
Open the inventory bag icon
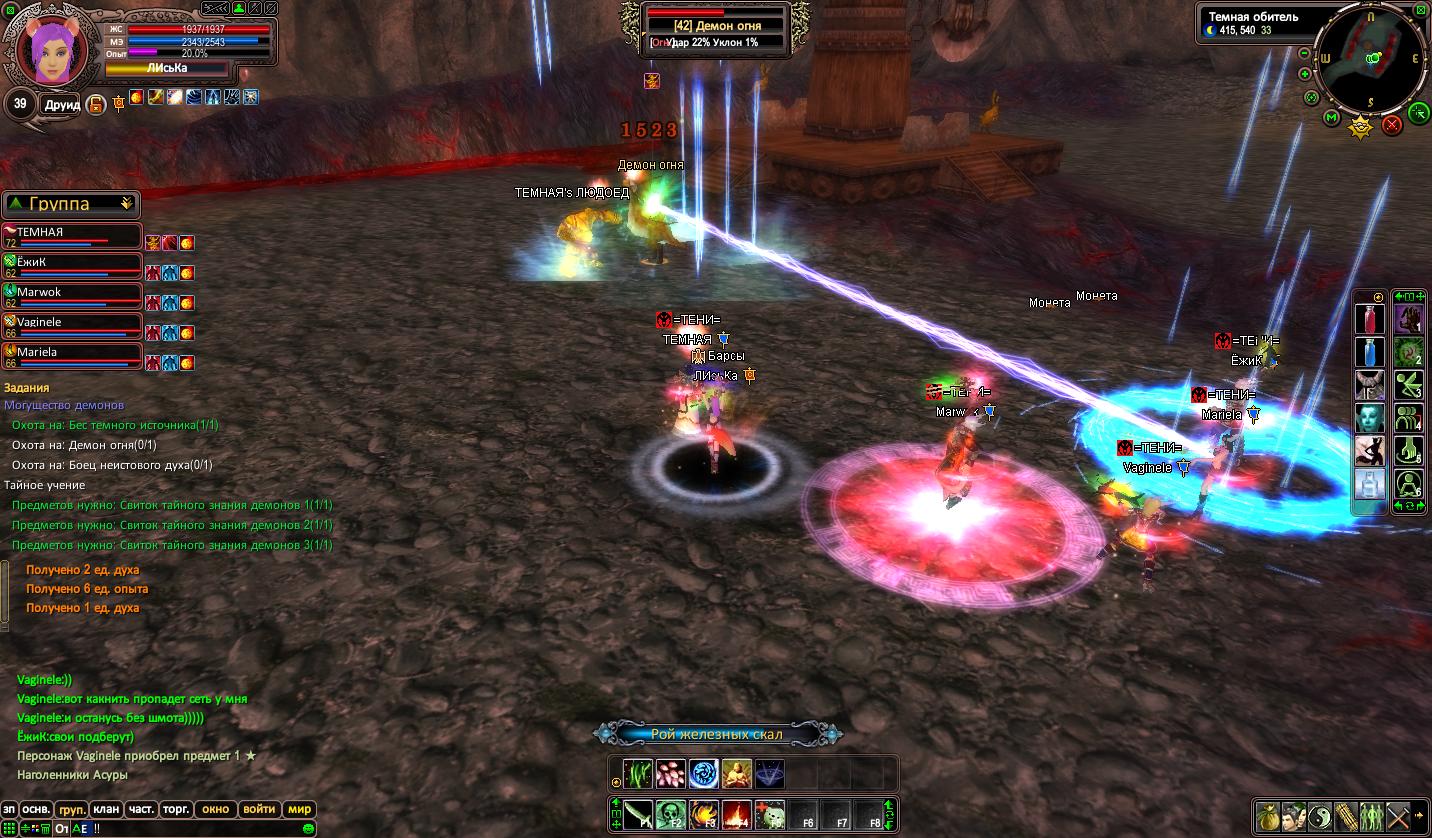tap(1268, 815)
